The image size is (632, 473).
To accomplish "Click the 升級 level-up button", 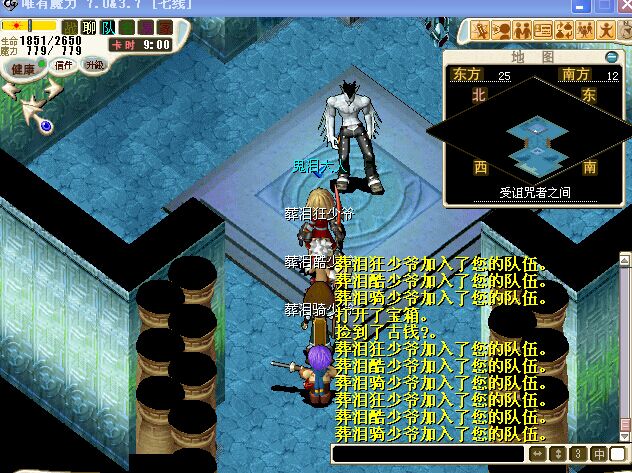I will tap(95, 65).
